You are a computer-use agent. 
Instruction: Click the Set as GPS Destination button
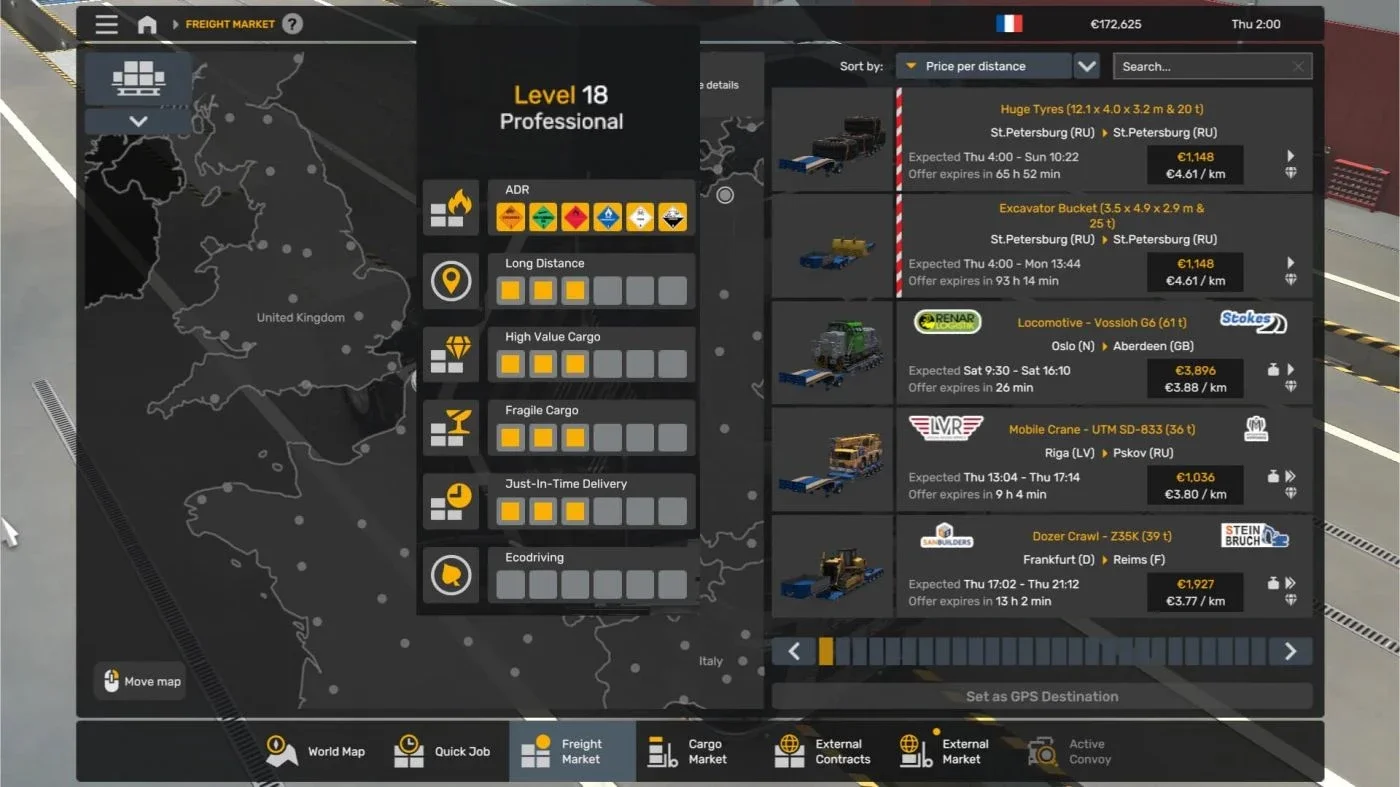[1042, 696]
